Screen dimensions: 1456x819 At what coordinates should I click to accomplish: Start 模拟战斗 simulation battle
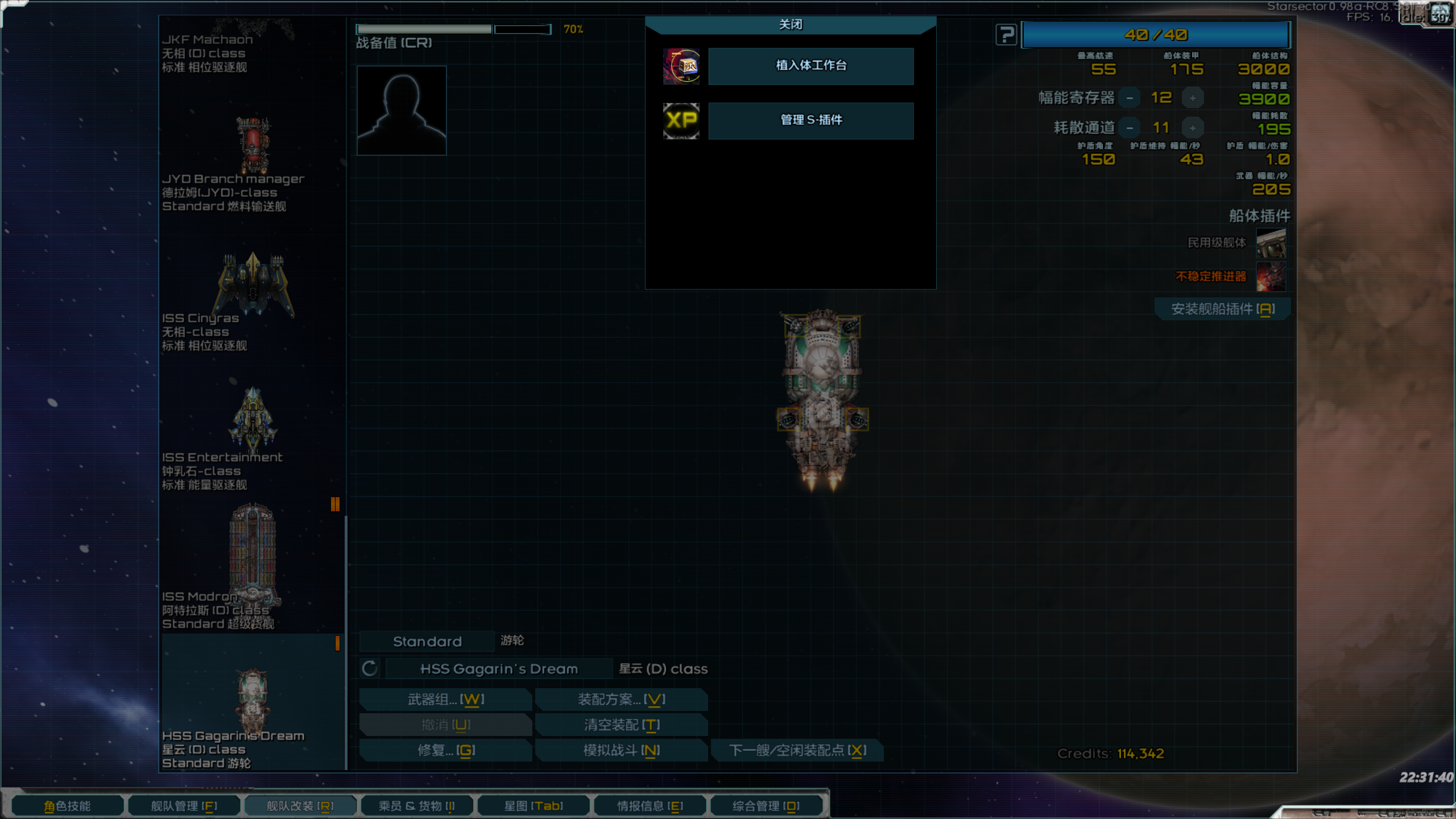(x=621, y=751)
